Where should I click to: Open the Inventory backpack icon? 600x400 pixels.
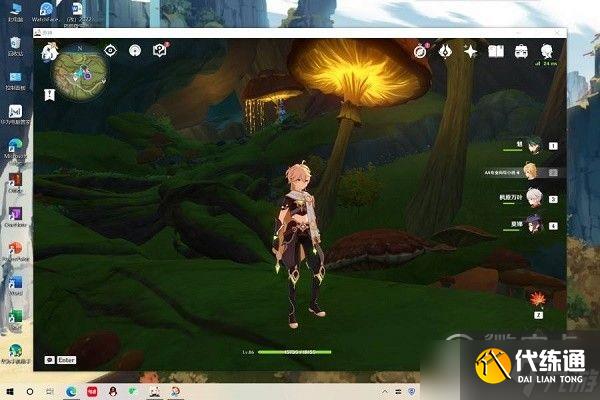pyautogui.click(x=521, y=51)
